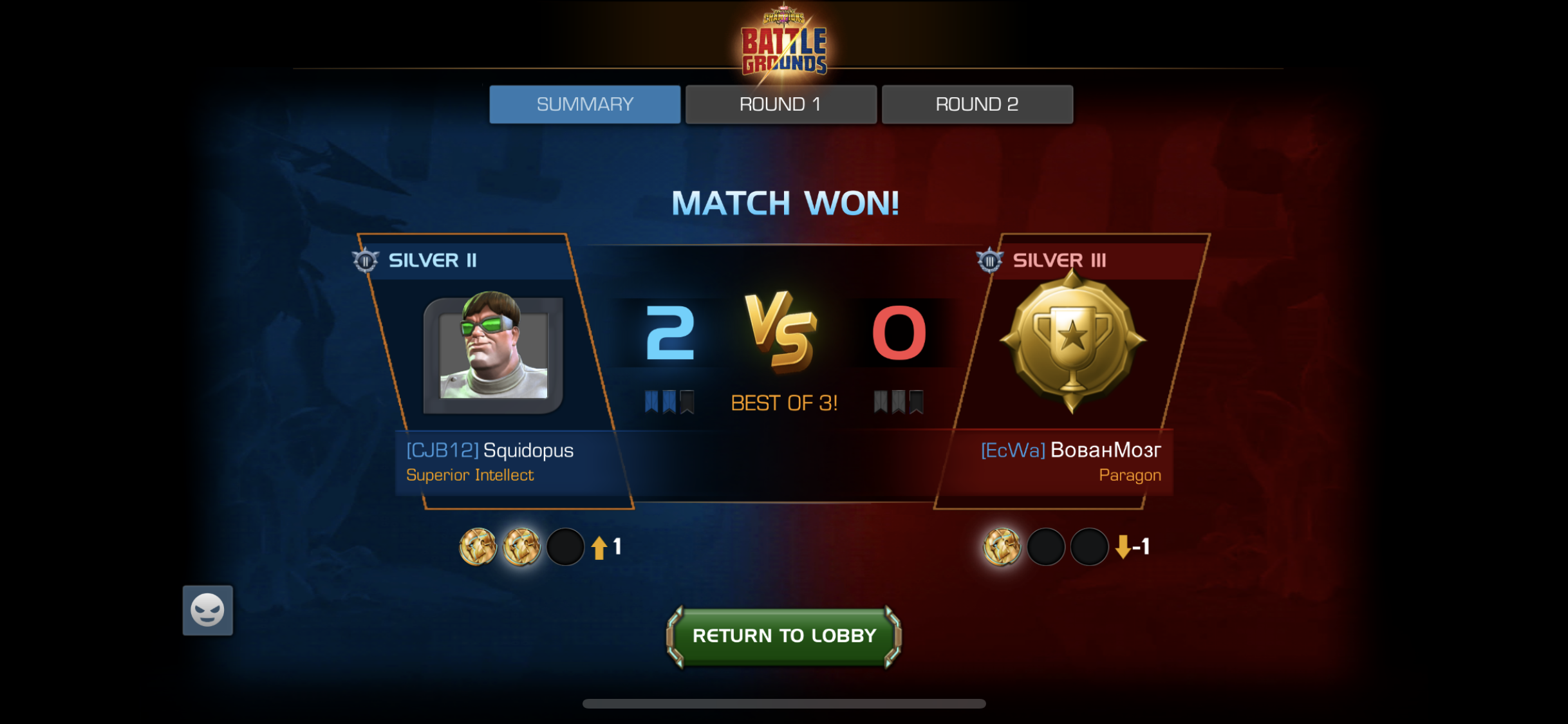Click the unfilled third progress circle under Squidopus
Screen dimensions: 1568x724
pos(565,548)
